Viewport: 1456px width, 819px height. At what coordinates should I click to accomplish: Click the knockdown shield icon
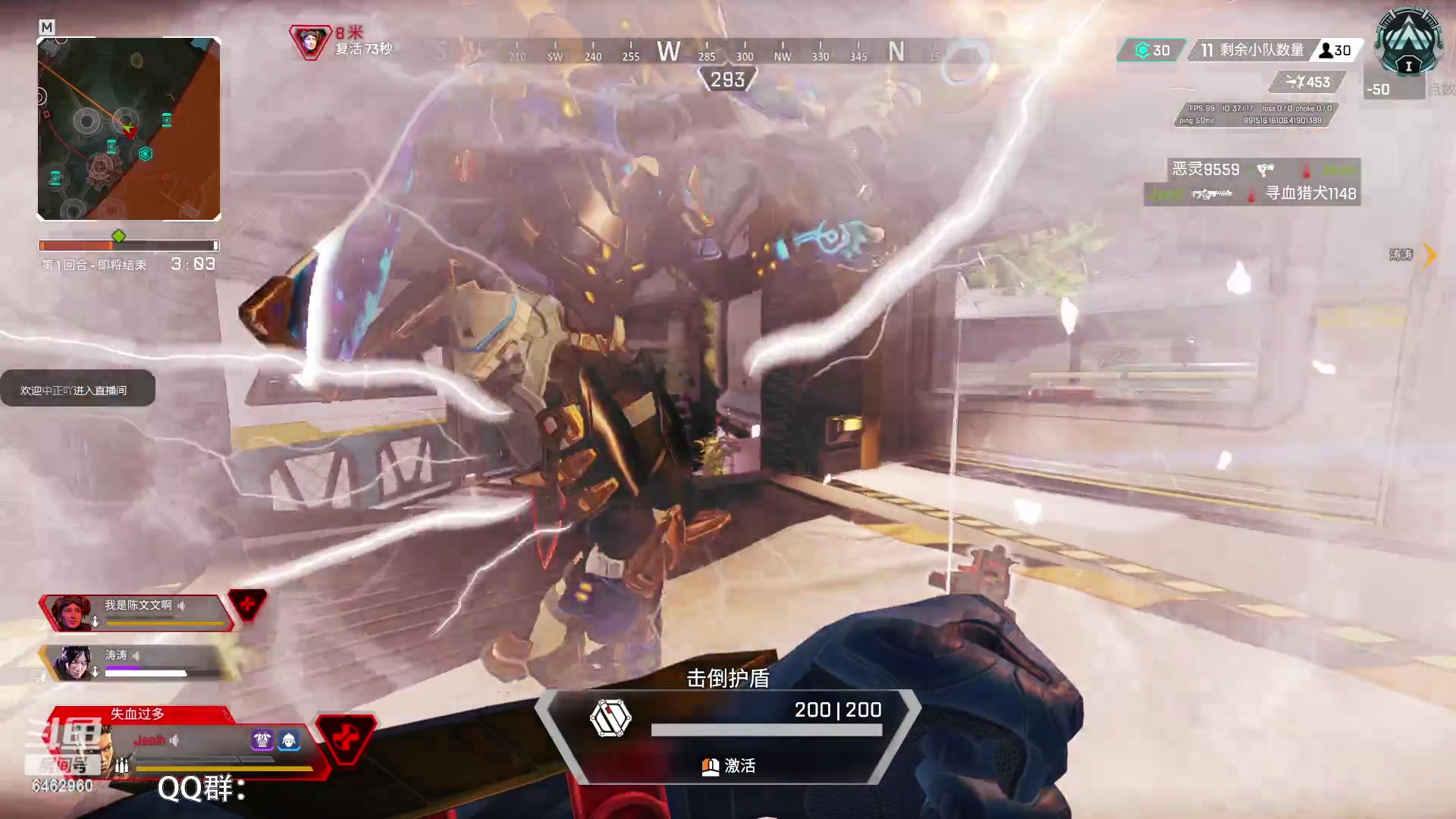610,718
